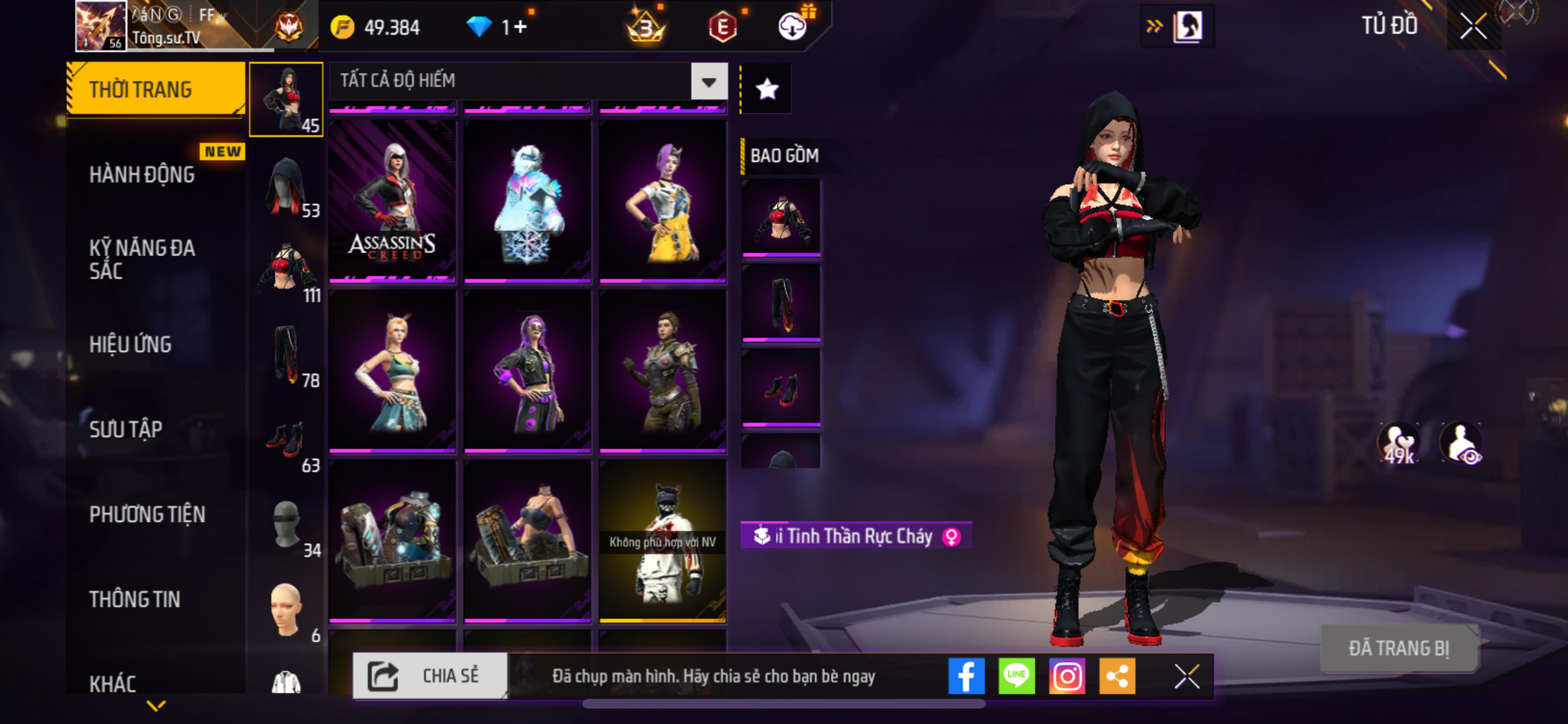
Task: Show the Thông Tin section
Action: [135, 599]
